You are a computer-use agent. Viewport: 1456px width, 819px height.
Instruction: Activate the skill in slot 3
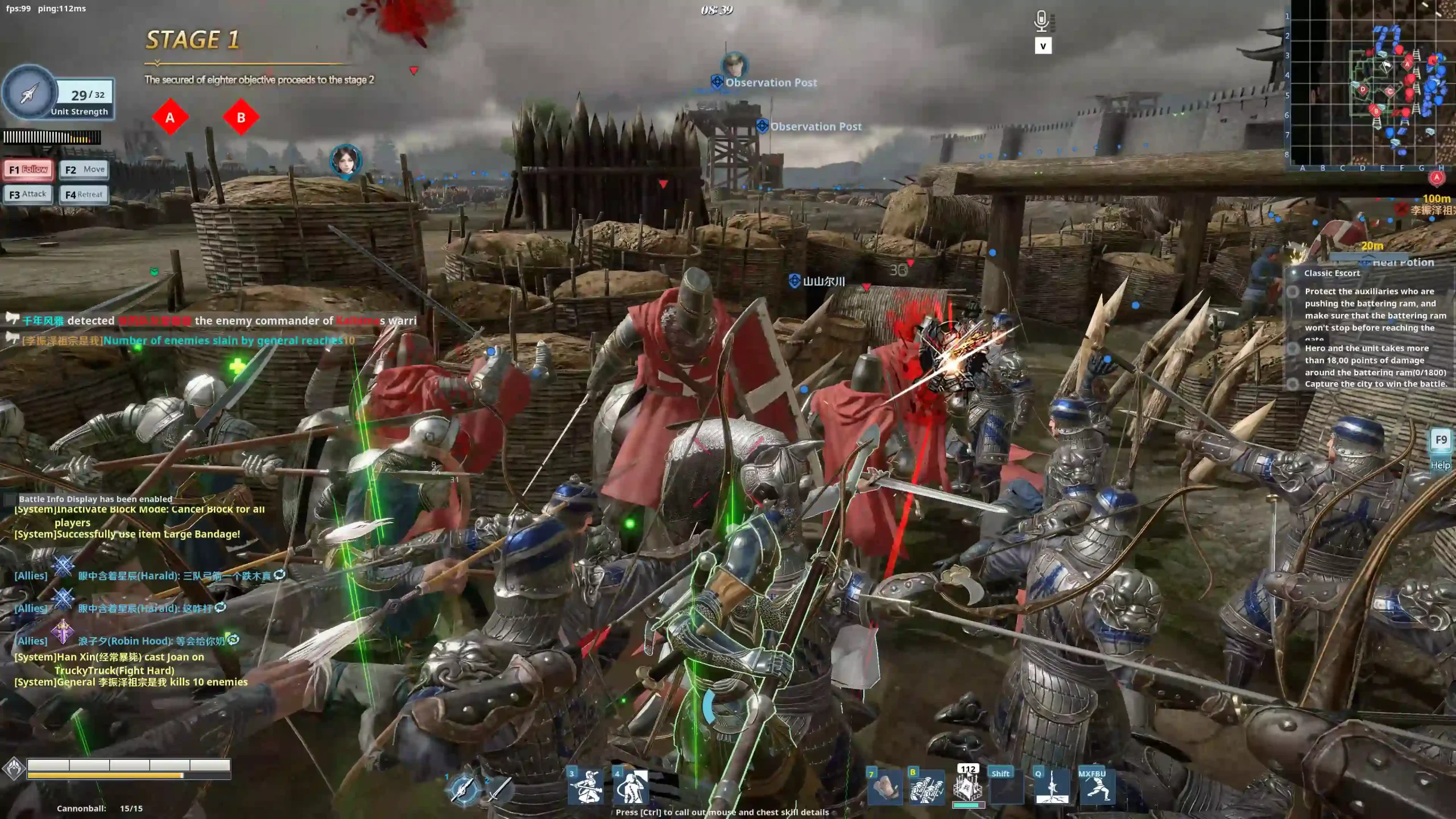coord(585,787)
